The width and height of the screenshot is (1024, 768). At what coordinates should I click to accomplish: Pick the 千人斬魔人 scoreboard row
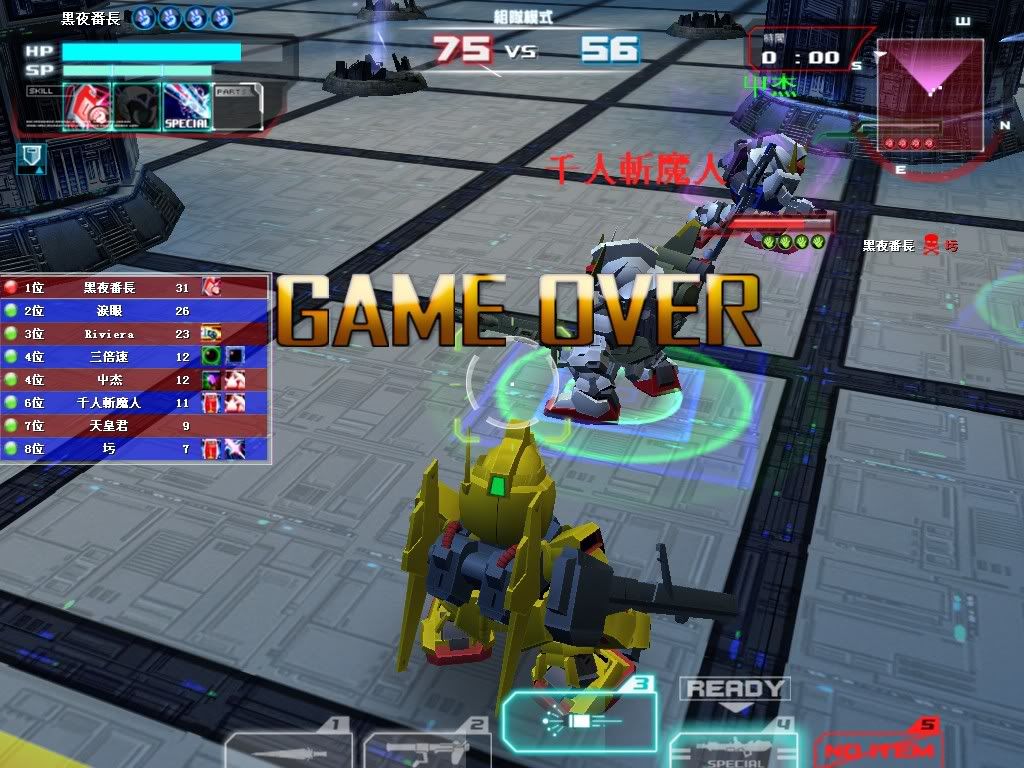pos(135,403)
